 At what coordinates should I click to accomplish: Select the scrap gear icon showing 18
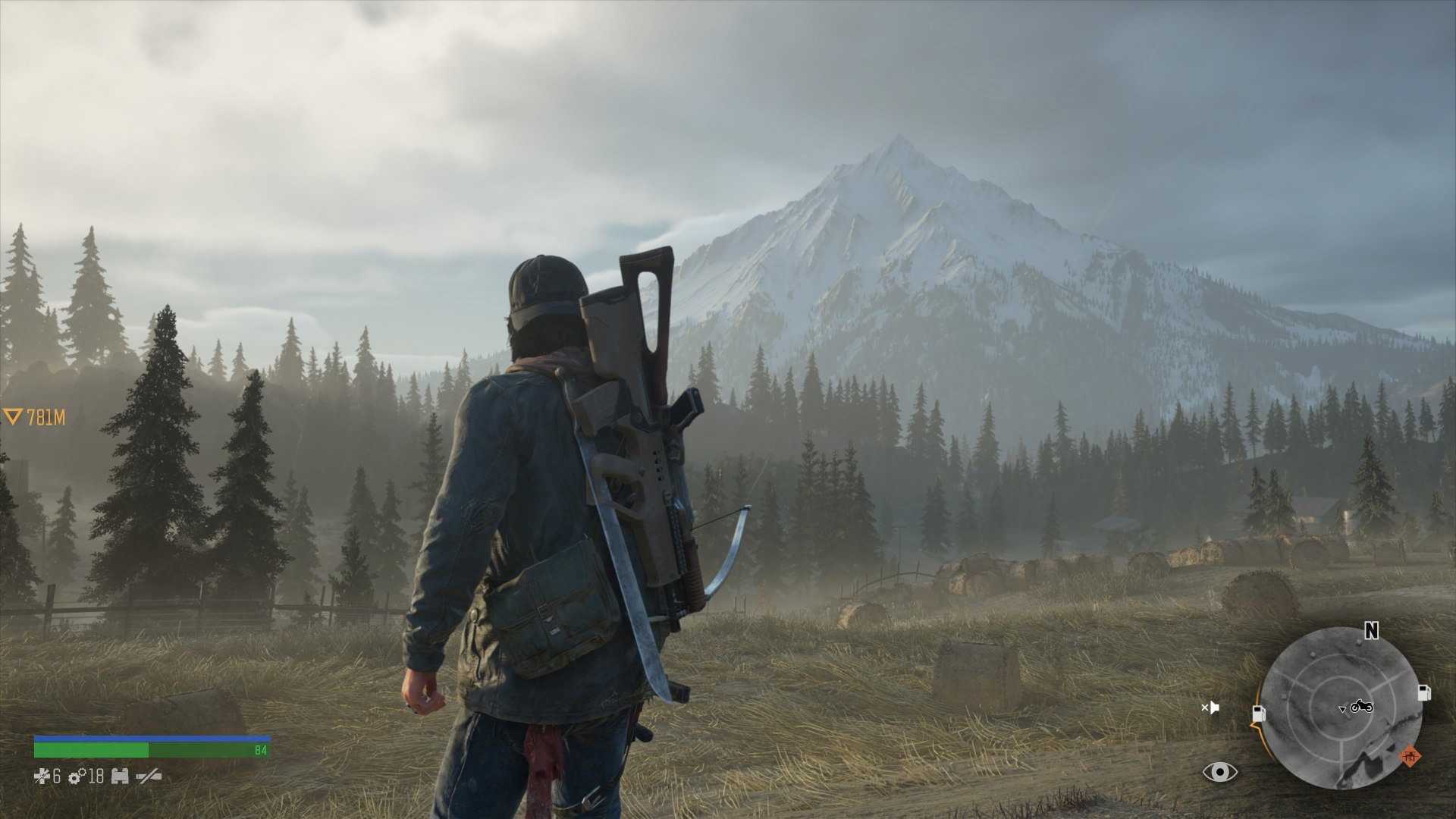pos(76,777)
